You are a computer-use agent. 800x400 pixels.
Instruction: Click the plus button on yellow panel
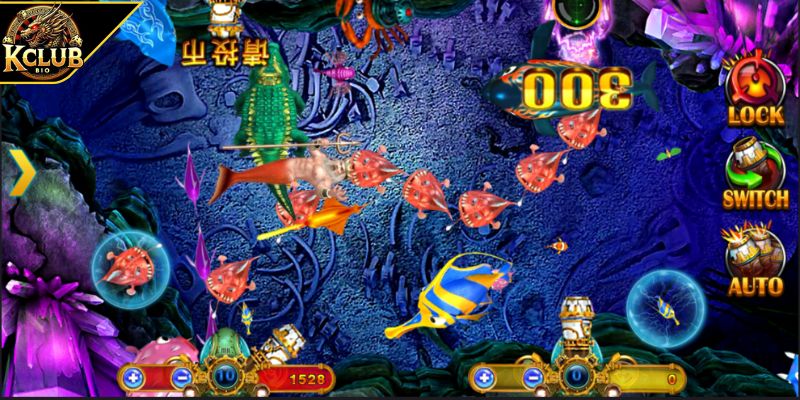coord(483,378)
